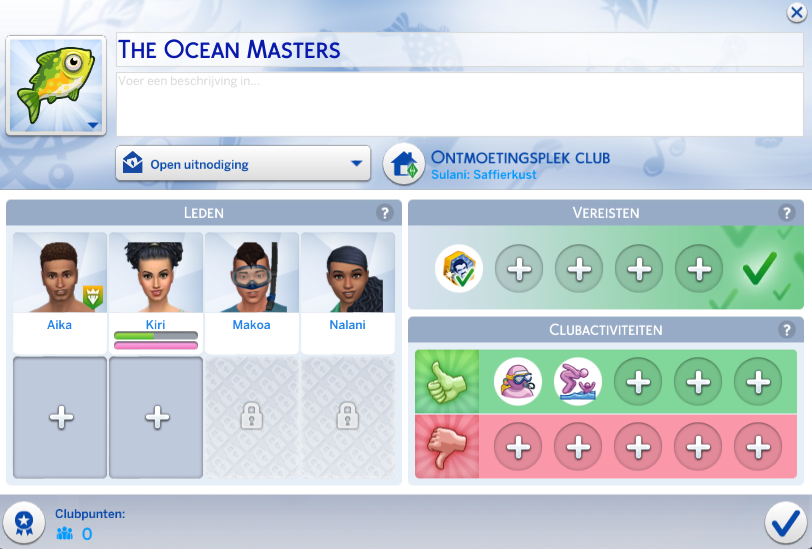This screenshot has height=549, width=812.
Task: Show help for the Vereisten panel
Action: coord(786,213)
